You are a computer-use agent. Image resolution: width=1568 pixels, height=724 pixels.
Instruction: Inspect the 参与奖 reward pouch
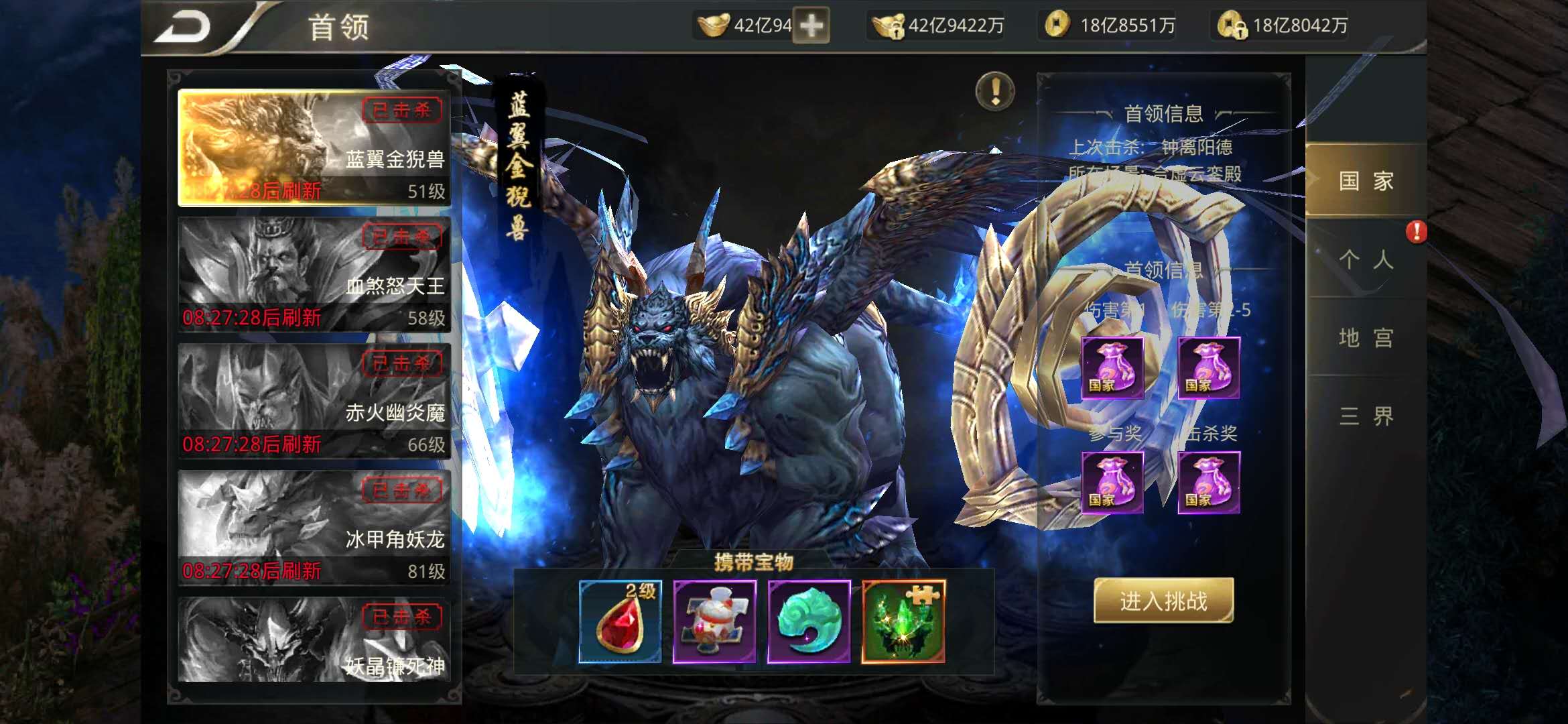[1112, 483]
